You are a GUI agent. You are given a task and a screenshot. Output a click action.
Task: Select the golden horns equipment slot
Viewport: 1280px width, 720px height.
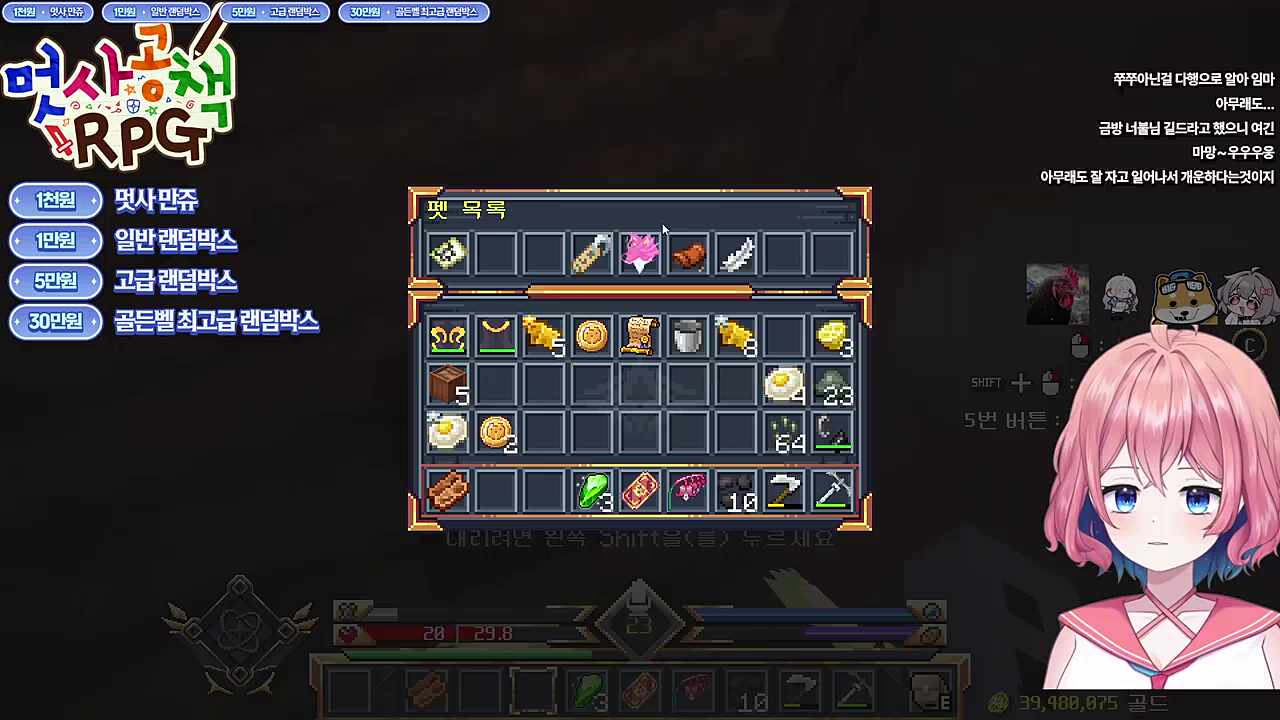pyautogui.click(x=447, y=337)
